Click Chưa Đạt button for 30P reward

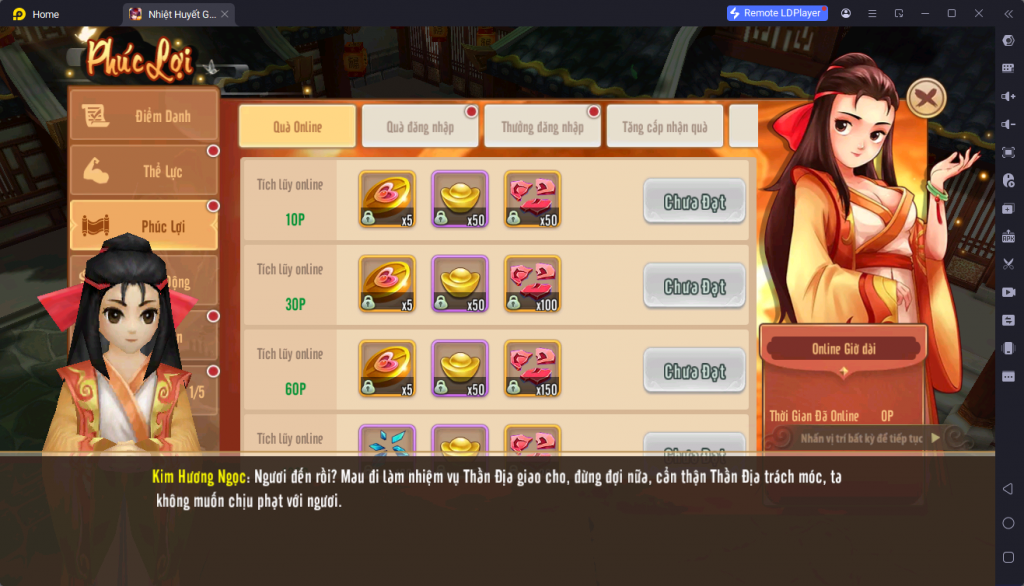694,287
